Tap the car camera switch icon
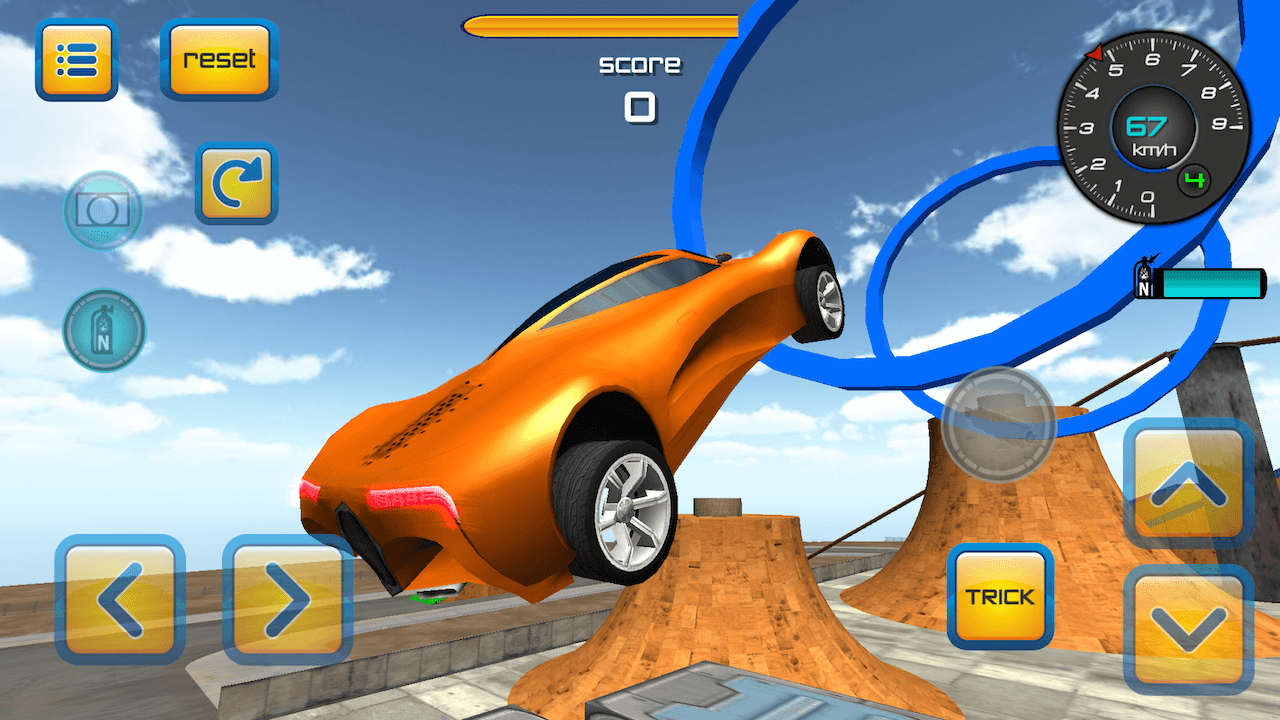This screenshot has width=1280, height=720. point(1000,425)
